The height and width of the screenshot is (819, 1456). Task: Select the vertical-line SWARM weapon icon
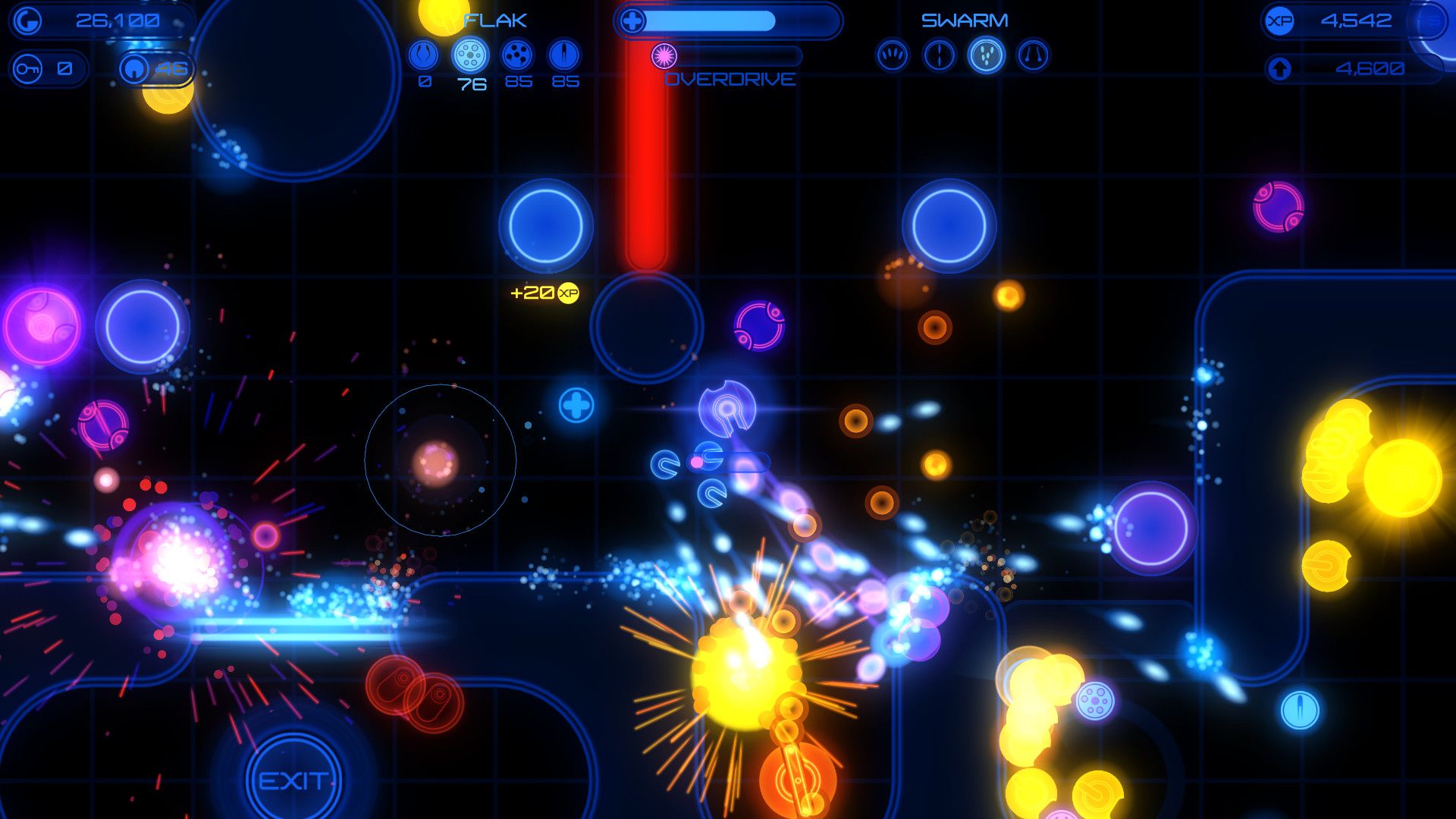tap(939, 55)
